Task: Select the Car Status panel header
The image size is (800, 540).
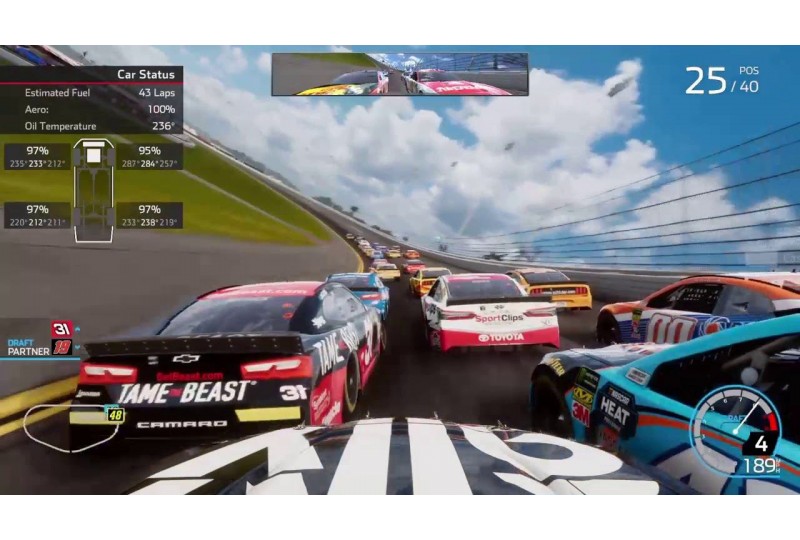Action: tap(146, 74)
